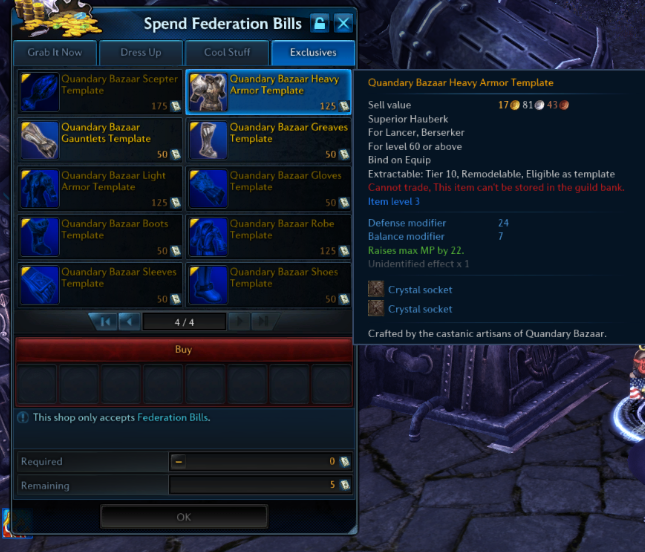Close the Spend Federation Bills window
This screenshot has height=552, width=645.
[343, 23]
